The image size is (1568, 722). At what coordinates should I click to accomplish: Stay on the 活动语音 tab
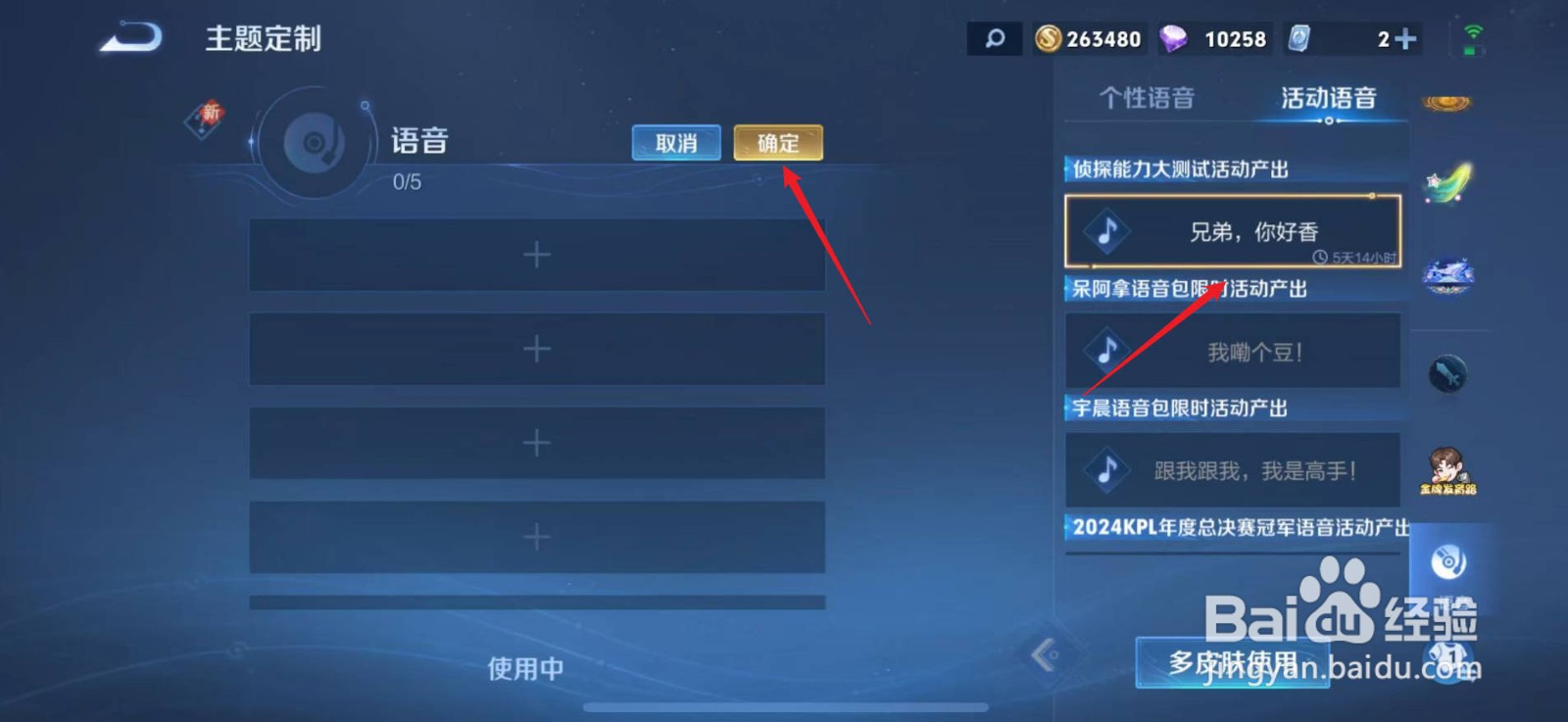point(1329,97)
